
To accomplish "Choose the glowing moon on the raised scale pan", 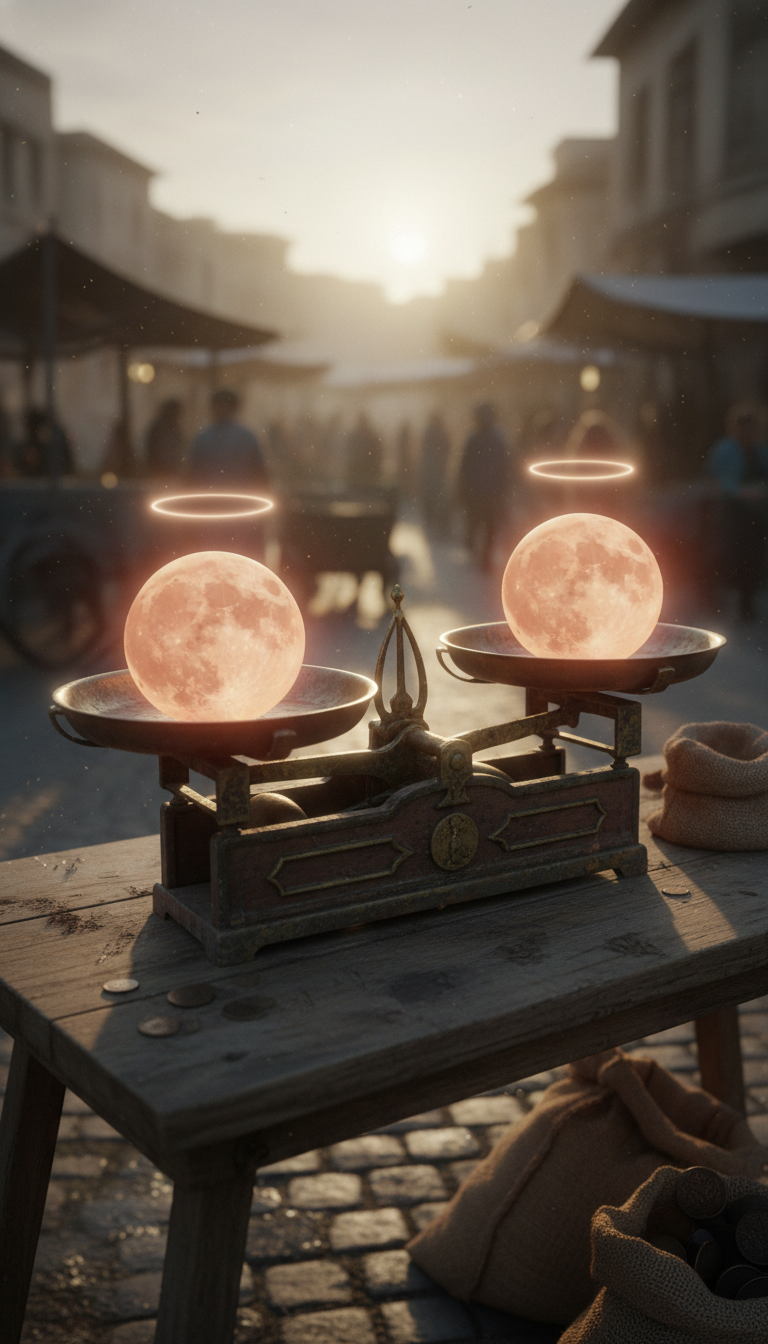I will 581,586.
